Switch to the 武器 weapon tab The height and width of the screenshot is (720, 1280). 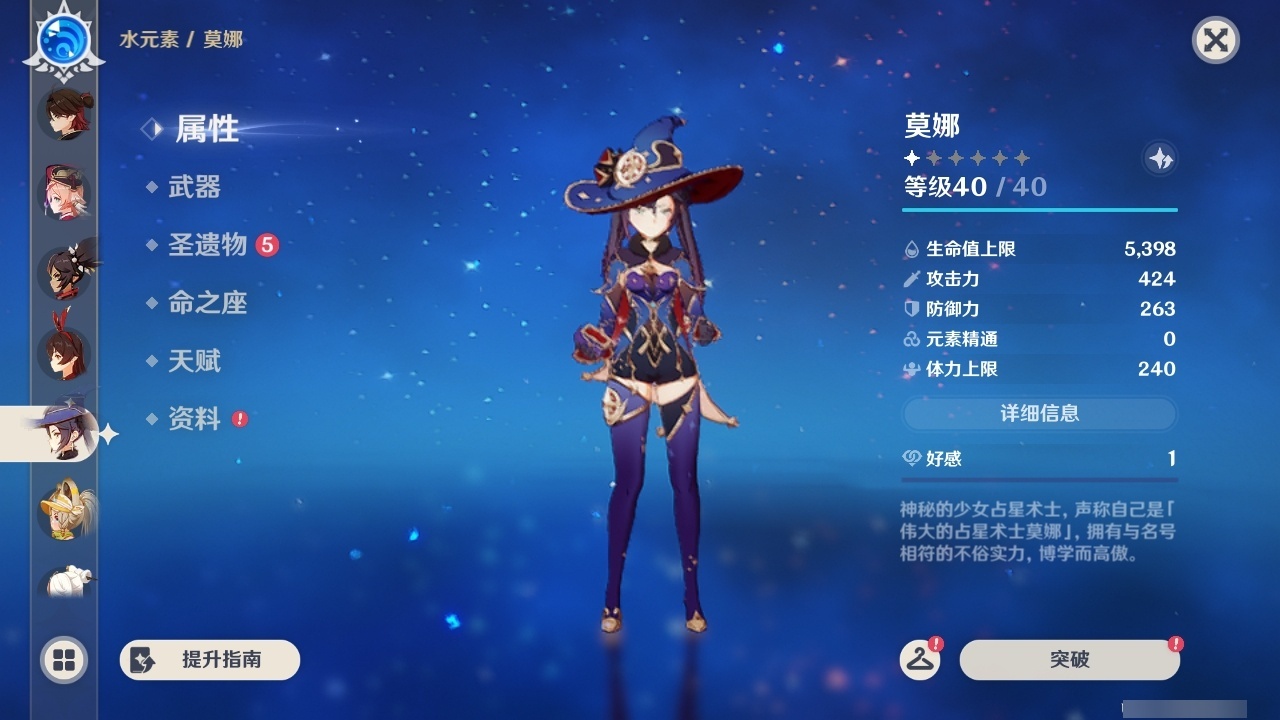click(196, 188)
